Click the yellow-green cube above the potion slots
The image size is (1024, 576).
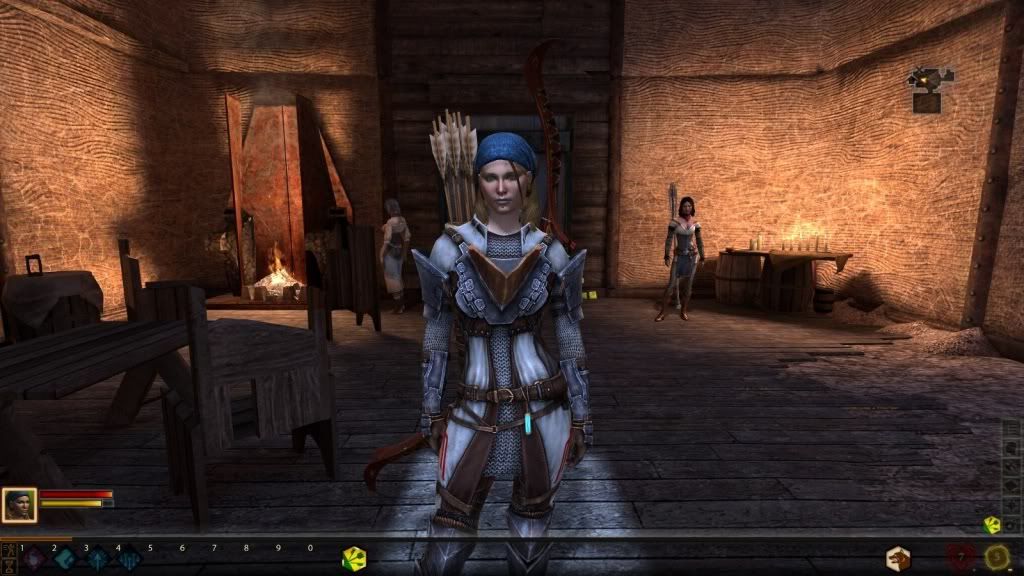[992, 524]
